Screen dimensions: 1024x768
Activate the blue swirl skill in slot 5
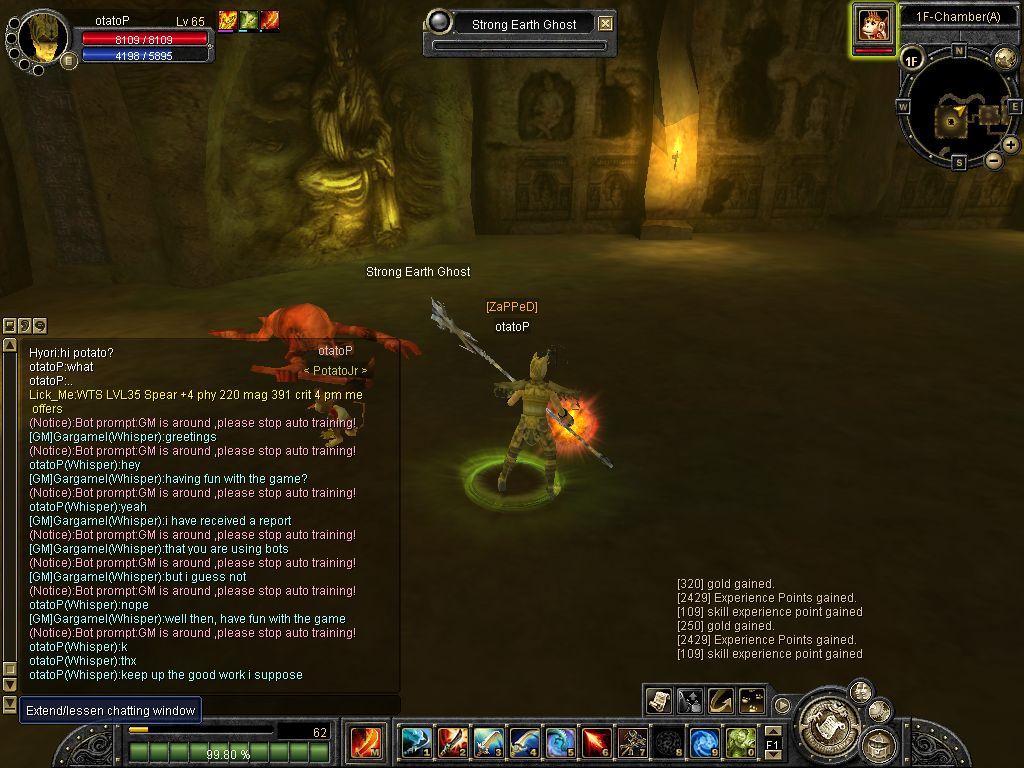pyautogui.click(x=560, y=742)
